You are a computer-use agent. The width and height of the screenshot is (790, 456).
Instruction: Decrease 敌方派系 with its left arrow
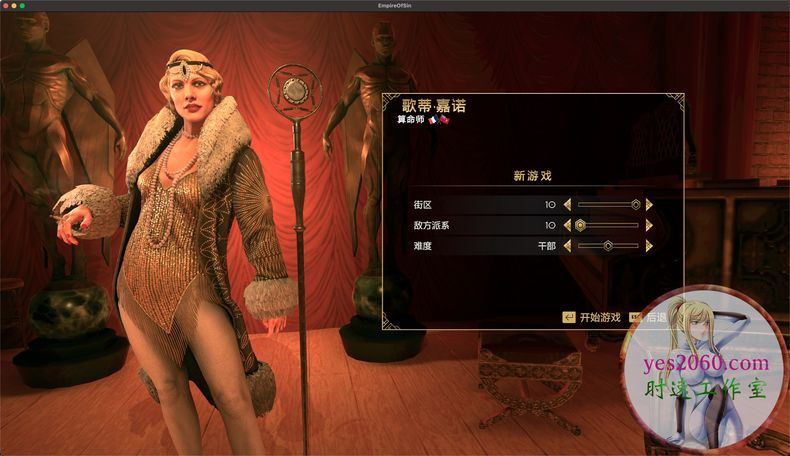click(x=568, y=225)
